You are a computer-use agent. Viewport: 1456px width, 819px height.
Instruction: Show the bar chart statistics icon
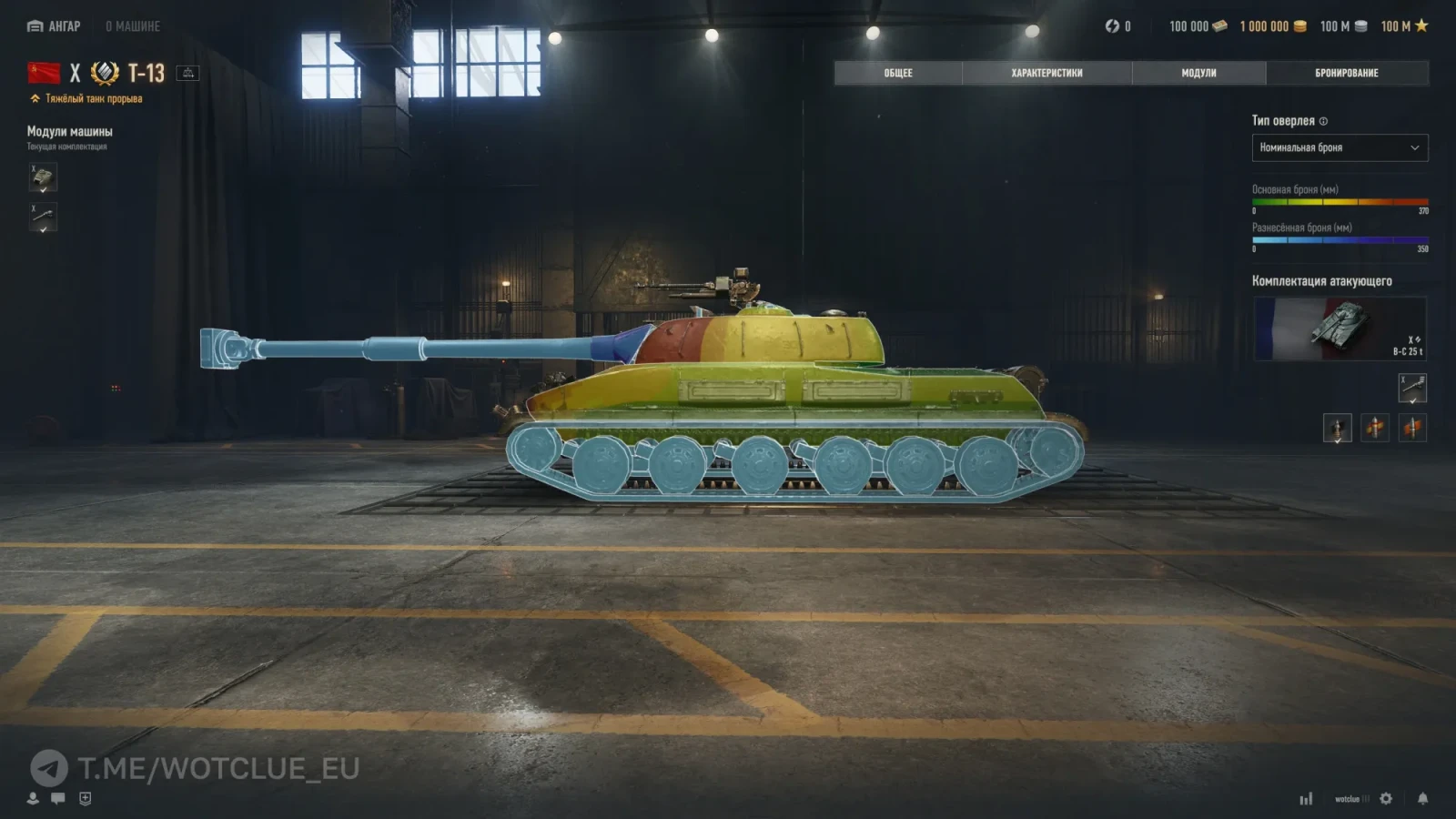(1306, 799)
